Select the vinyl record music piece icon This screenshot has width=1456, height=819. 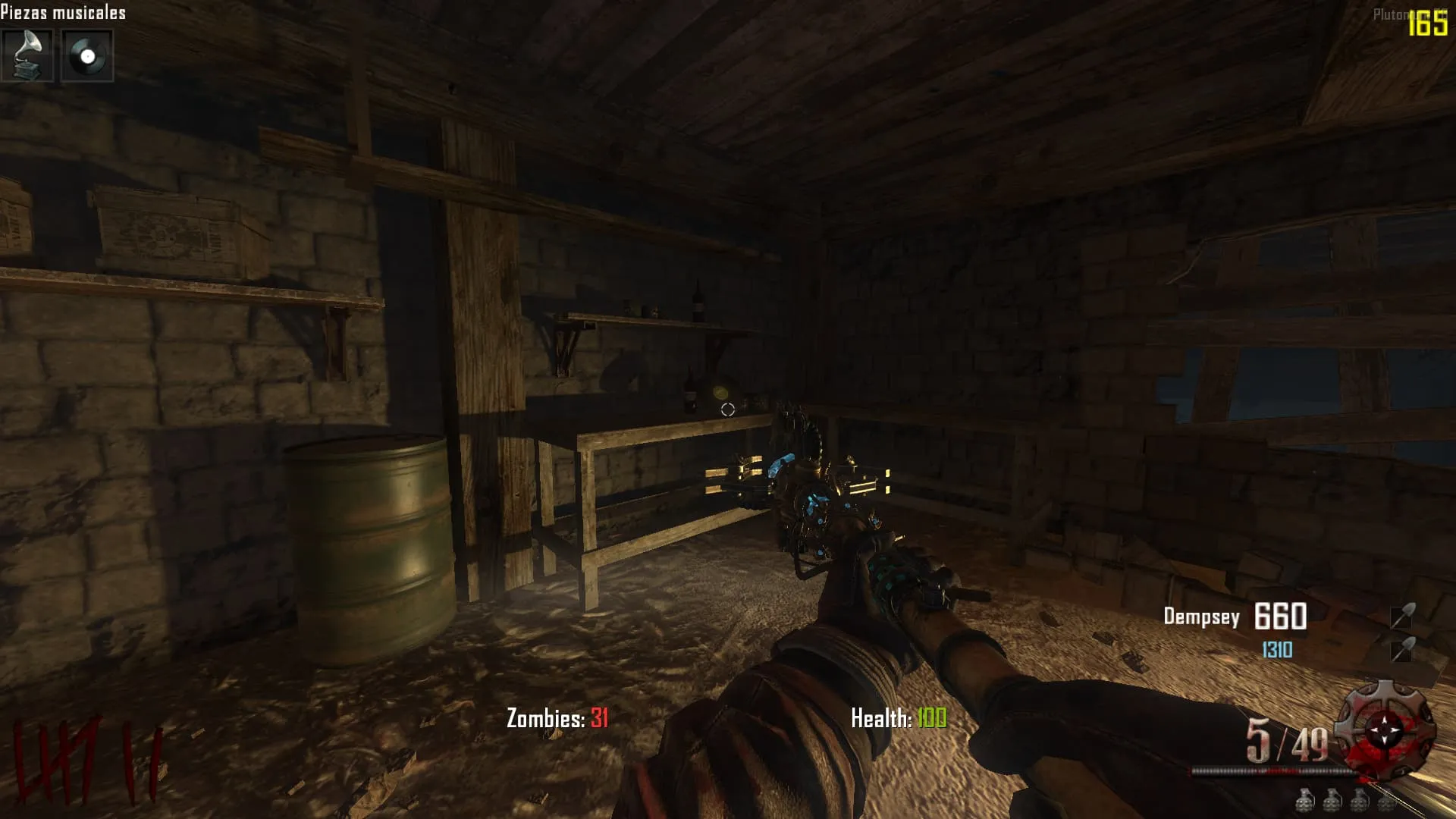[87, 55]
